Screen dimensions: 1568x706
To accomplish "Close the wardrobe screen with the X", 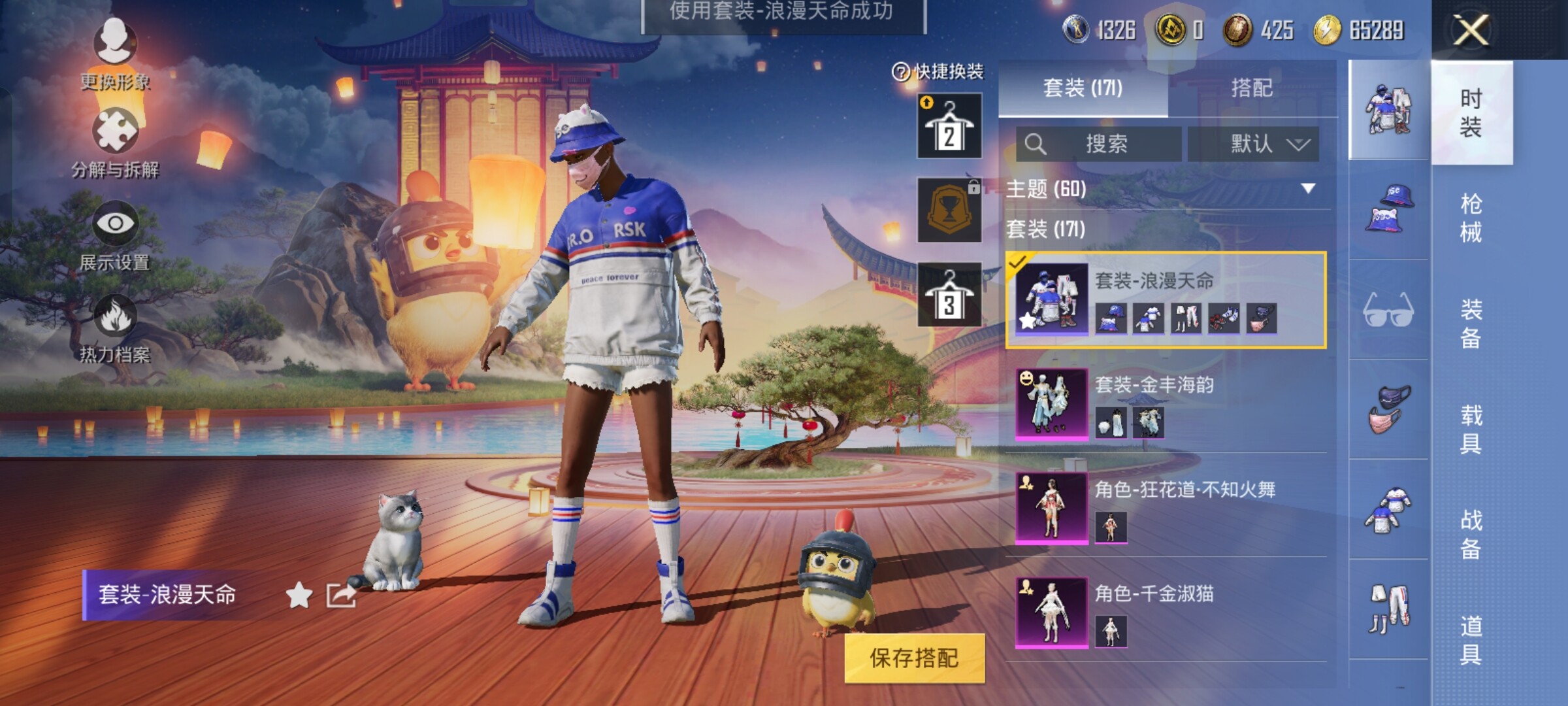I will tap(1471, 30).
